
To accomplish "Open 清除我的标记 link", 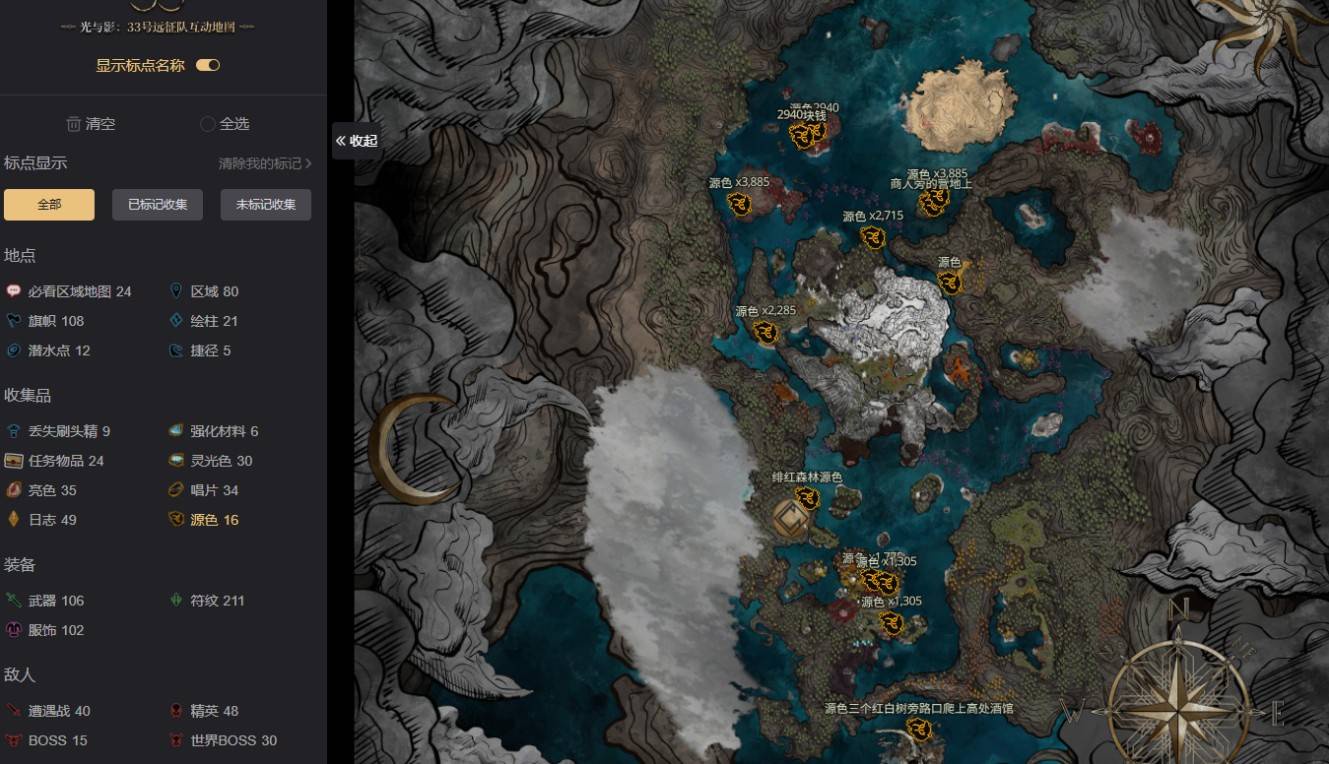I will 265,163.
